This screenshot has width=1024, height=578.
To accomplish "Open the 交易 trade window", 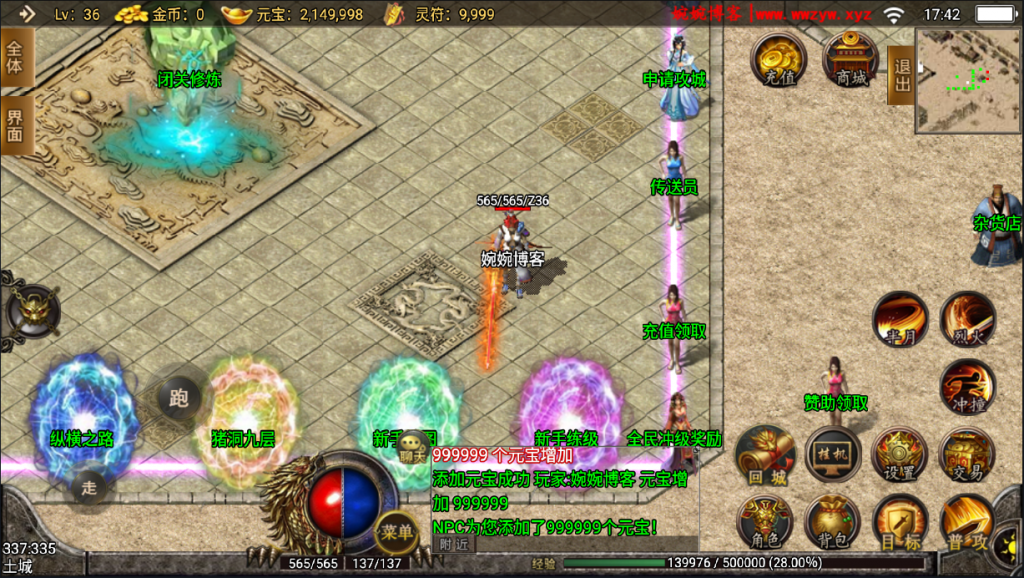I will pyautogui.click(x=967, y=455).
